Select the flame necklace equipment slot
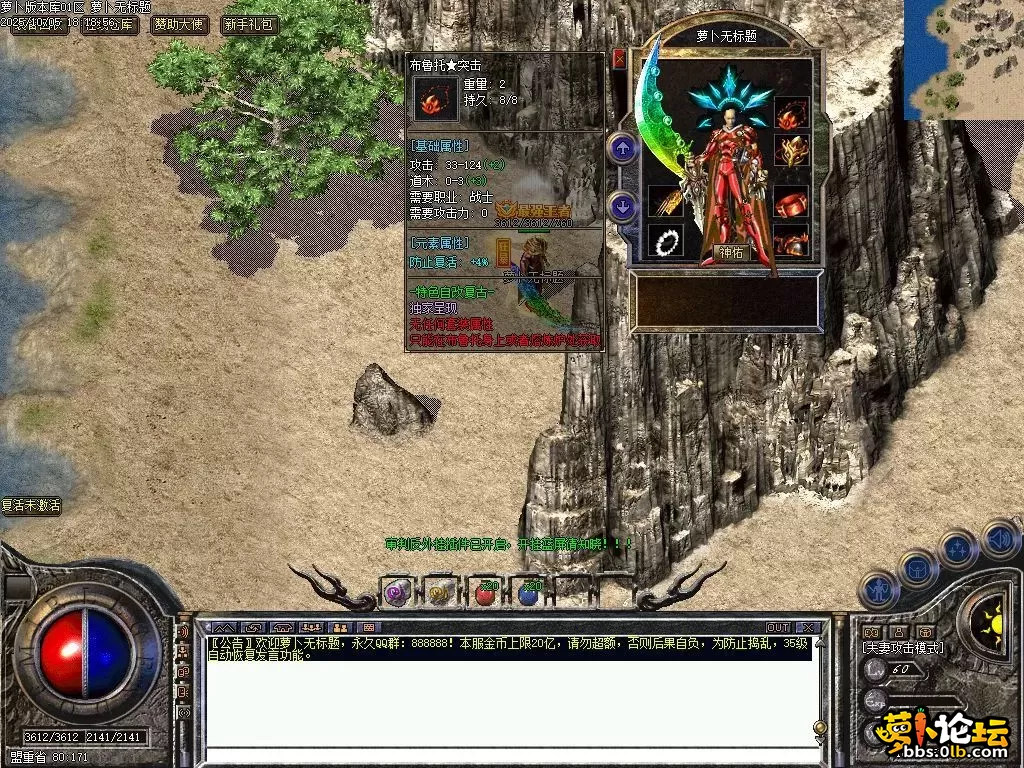1024x768 pixels. [x=791, y=113]
